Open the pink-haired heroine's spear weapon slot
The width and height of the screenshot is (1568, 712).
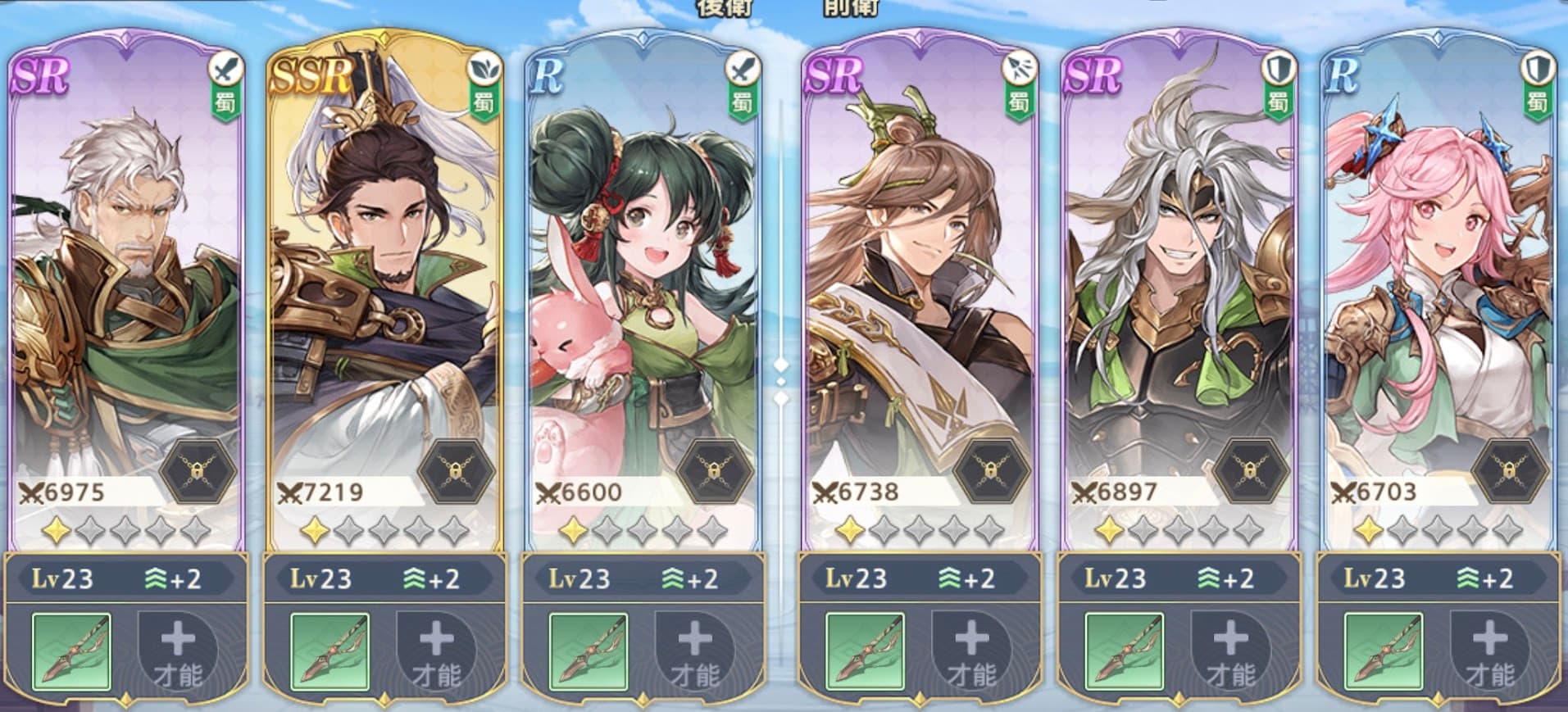[1384, 651]
